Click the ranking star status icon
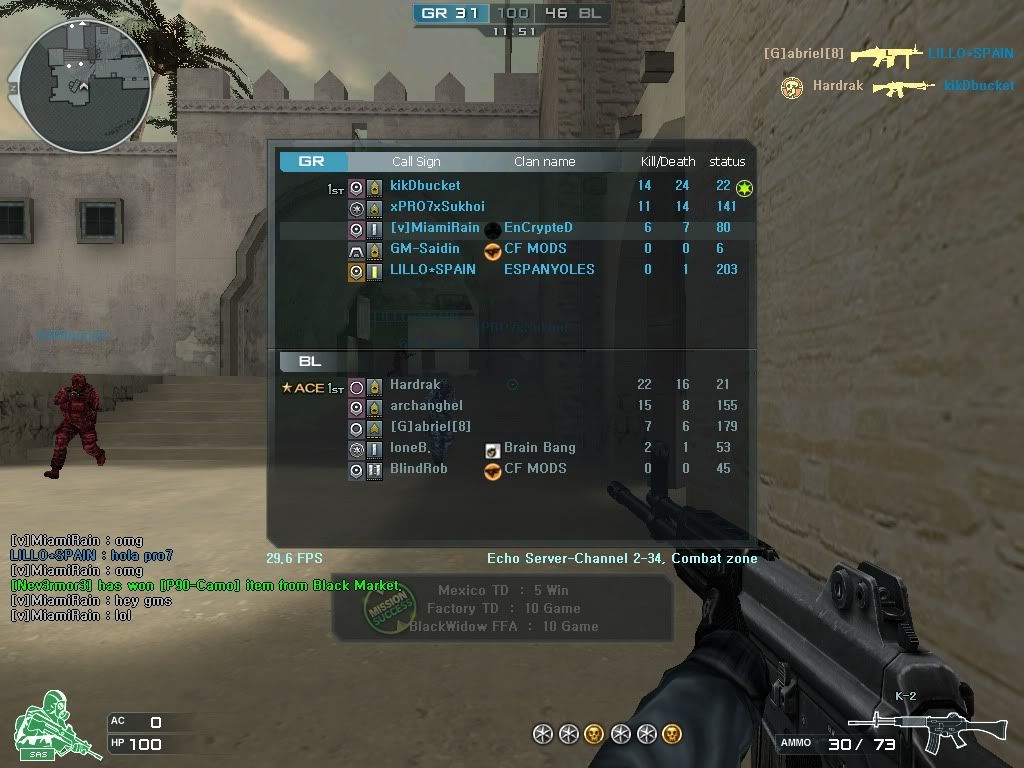The image size is (1024, 768). (x=744, y=188)
